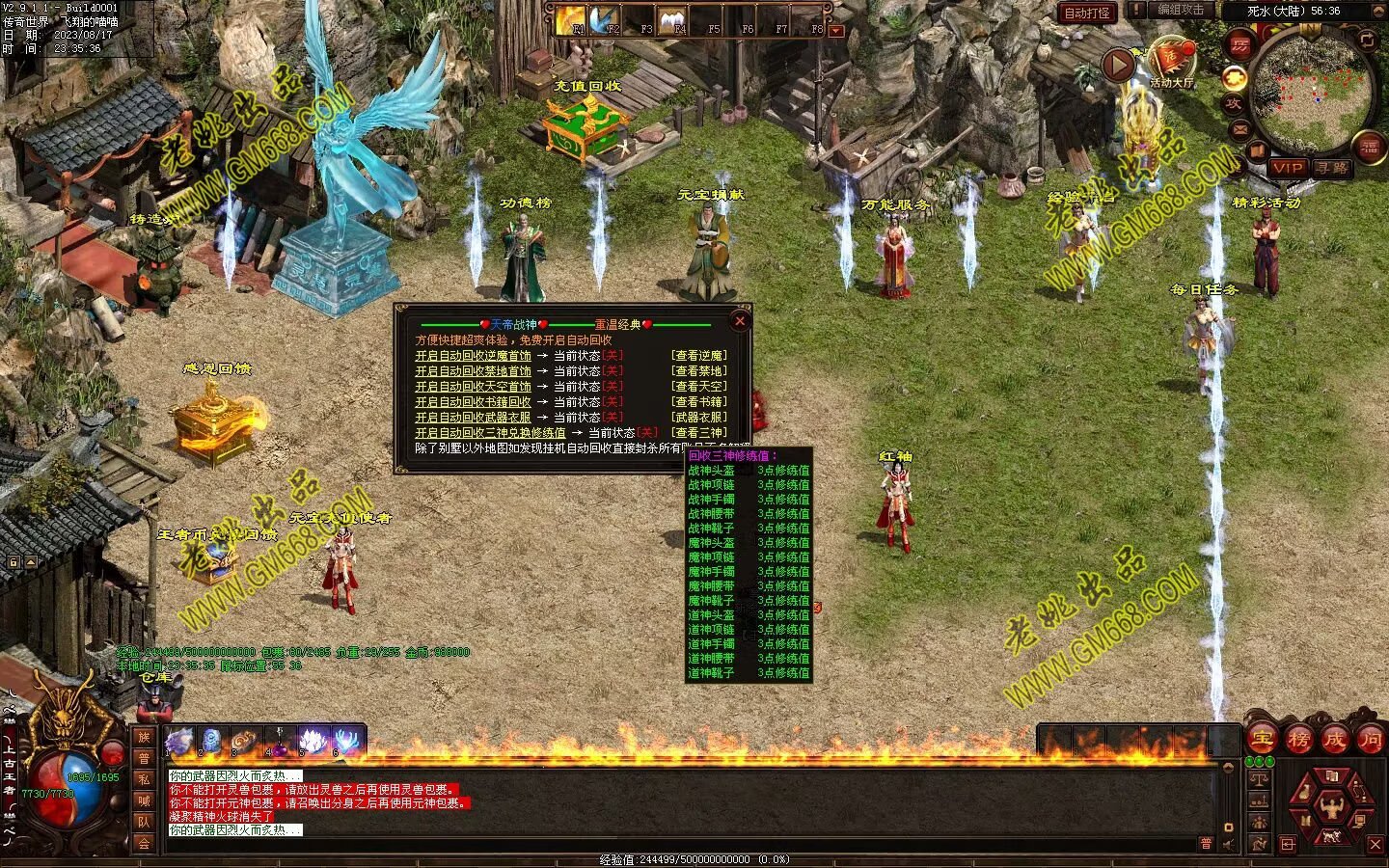
Task: Toggle auto-recycle for 禁地首饰
Action: 473,371
